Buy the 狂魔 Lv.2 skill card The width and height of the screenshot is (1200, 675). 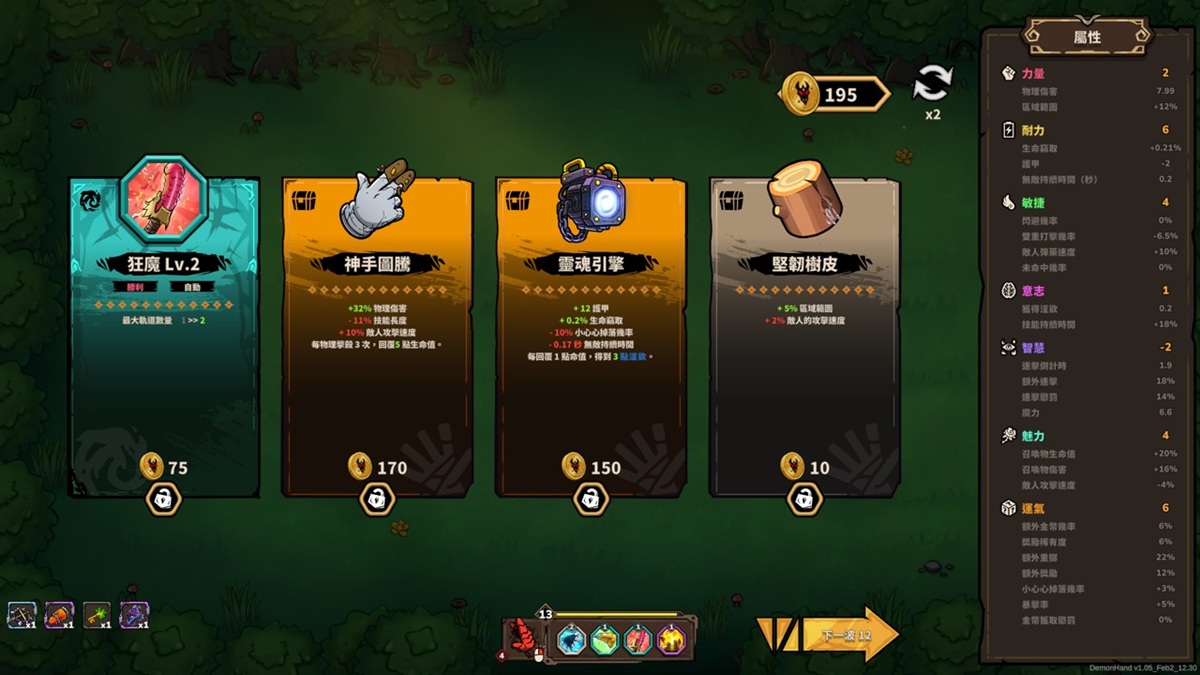pos(164,340)
